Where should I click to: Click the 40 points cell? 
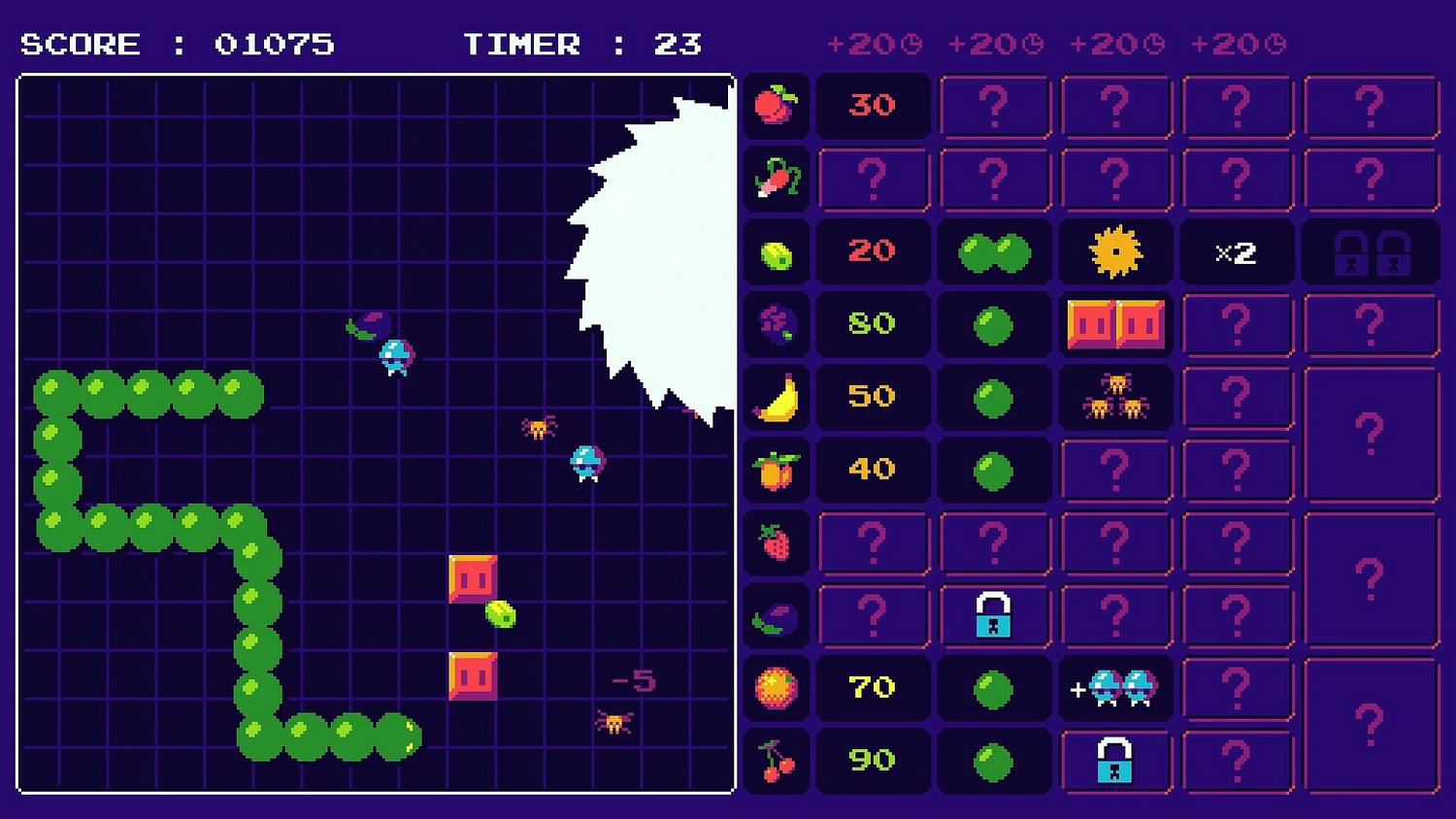pyautogui.click(x=873, y=470)
